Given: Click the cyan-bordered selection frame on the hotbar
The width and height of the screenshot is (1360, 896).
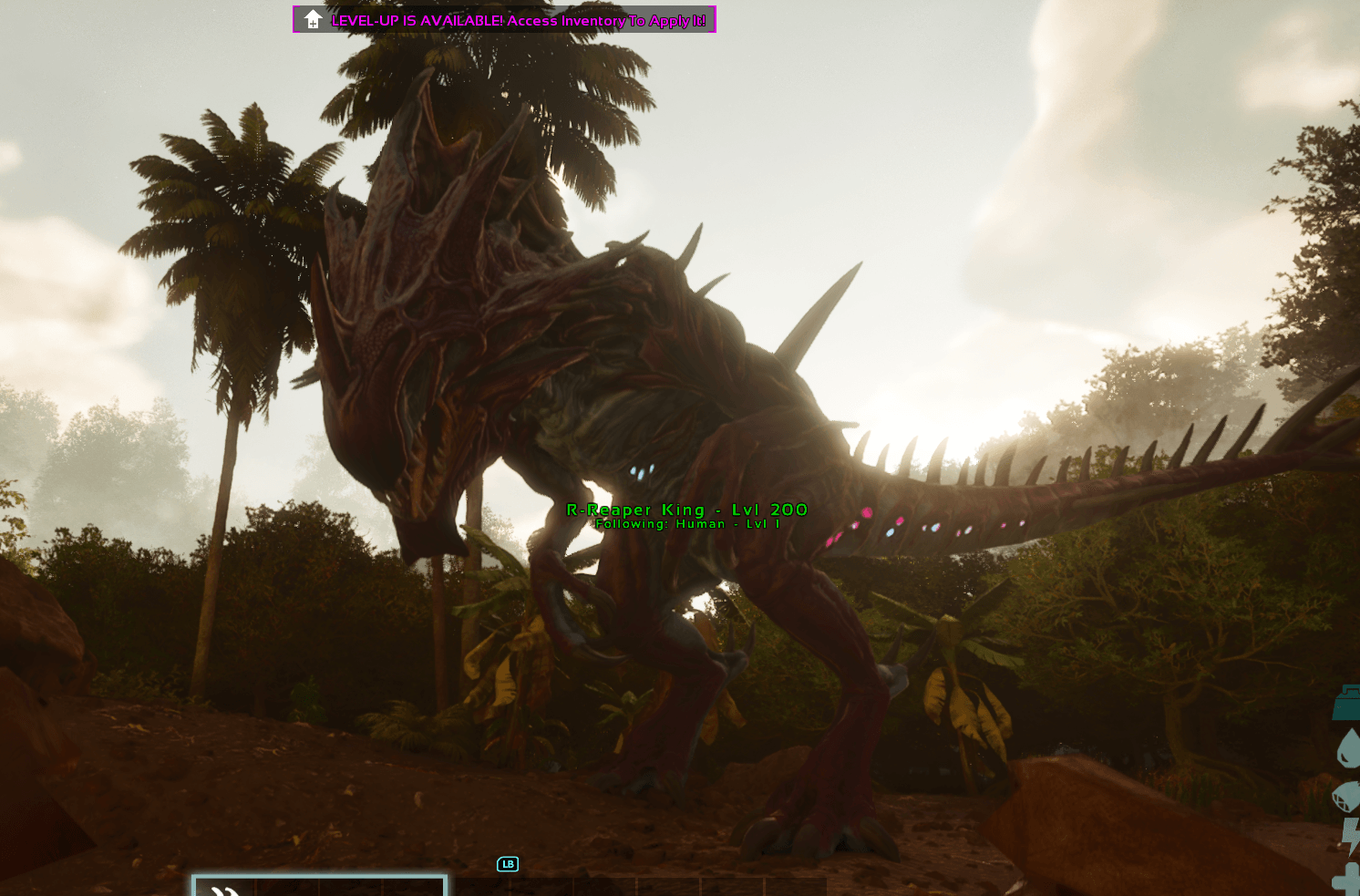Looking at the screenshot, I should click(x=319, y=884).
